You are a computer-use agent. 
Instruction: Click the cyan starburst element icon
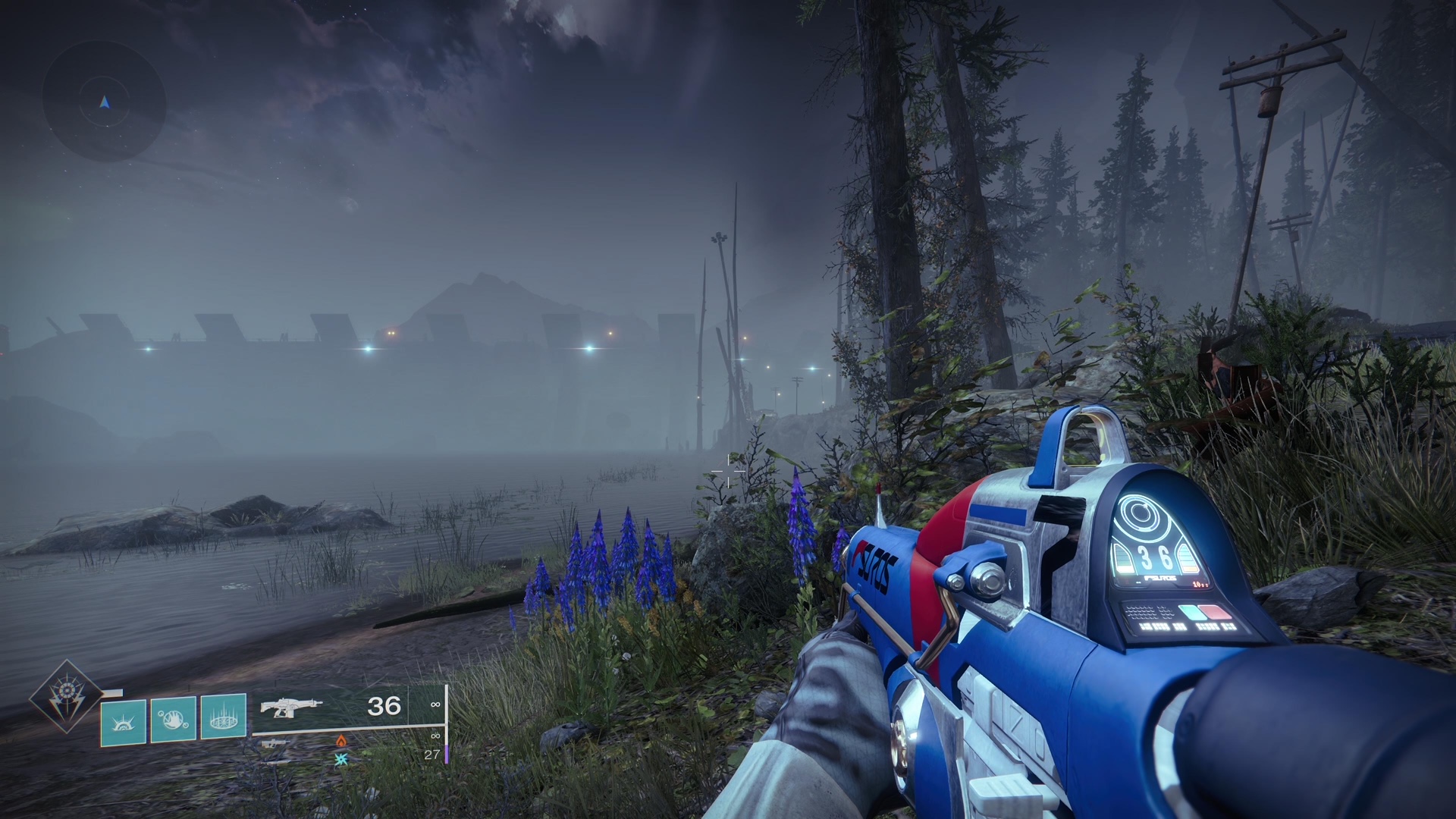coord(341,758)
